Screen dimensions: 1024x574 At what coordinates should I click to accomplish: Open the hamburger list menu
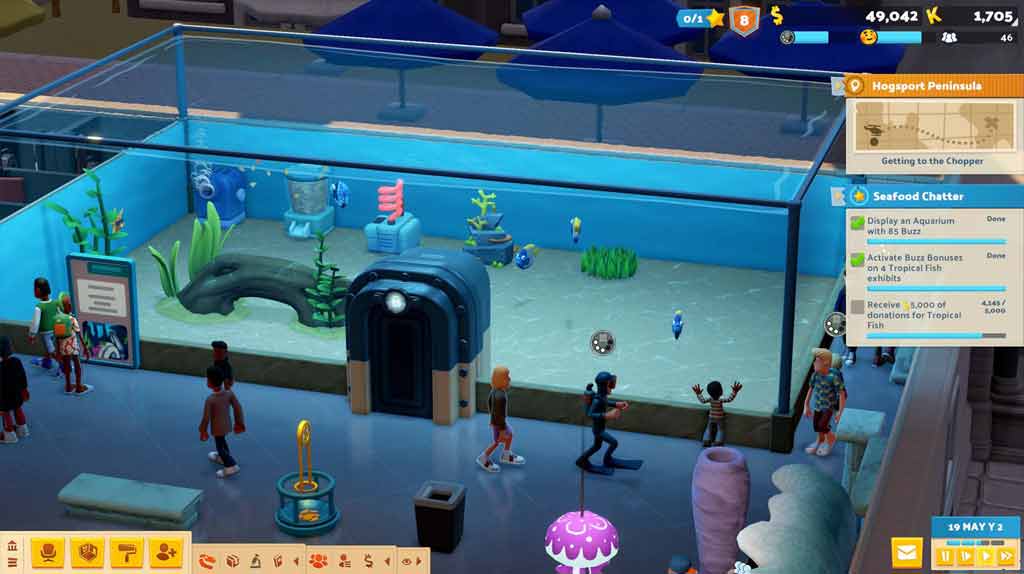12,563
